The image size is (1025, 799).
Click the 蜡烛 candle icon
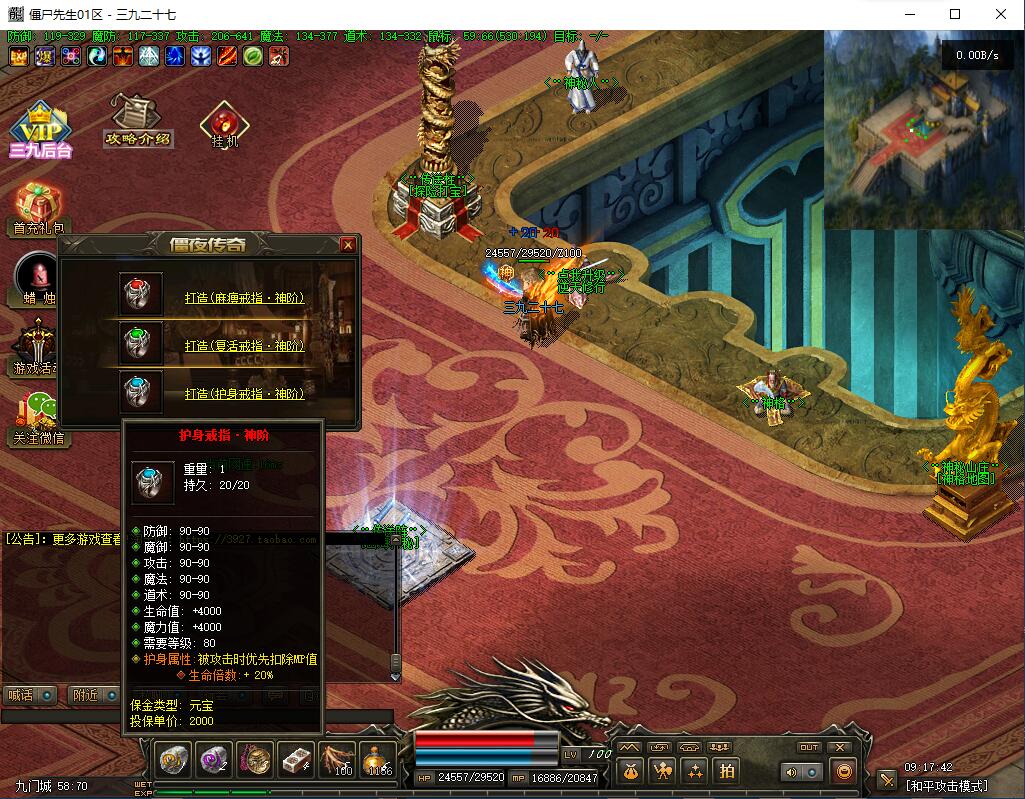(40, 275)
